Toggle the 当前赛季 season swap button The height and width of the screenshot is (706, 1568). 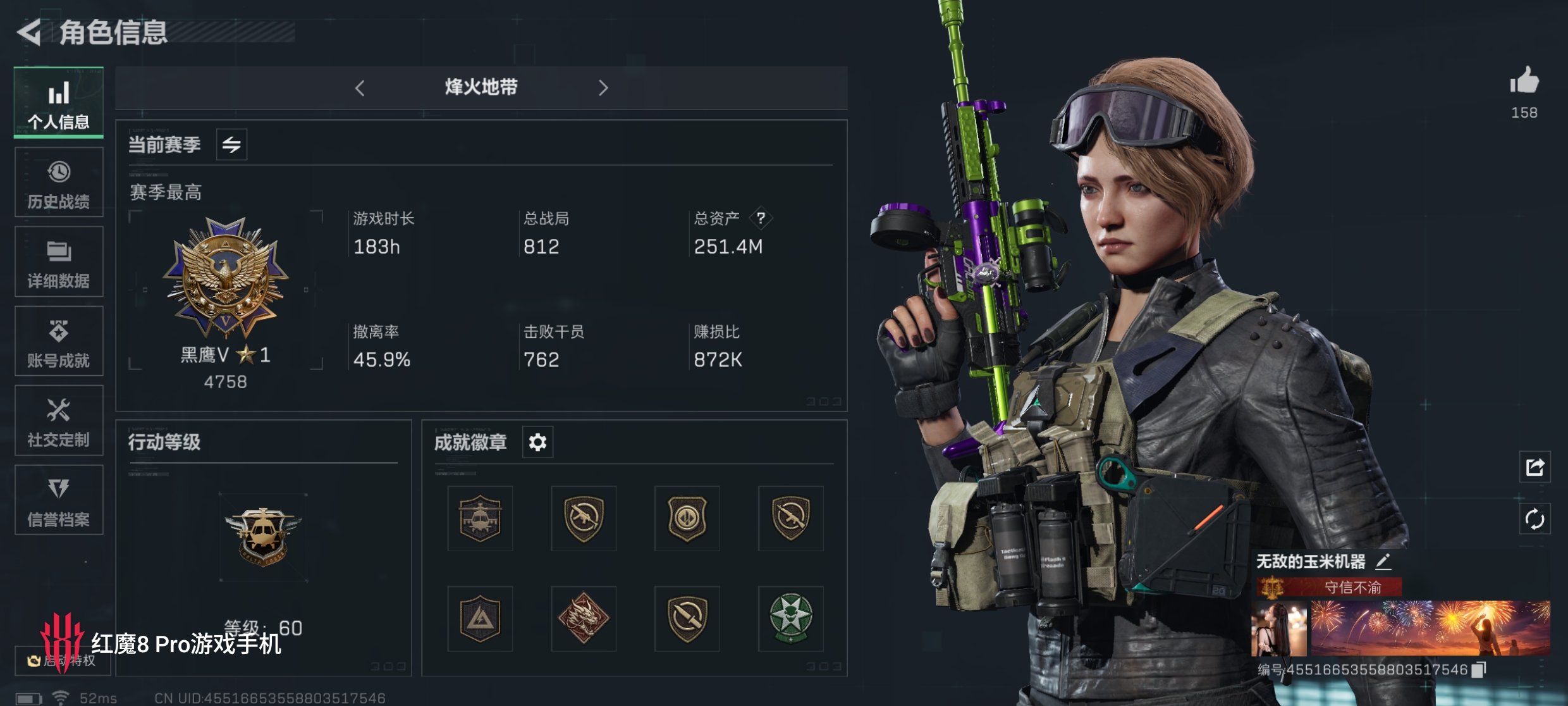(x=231, y=145)
